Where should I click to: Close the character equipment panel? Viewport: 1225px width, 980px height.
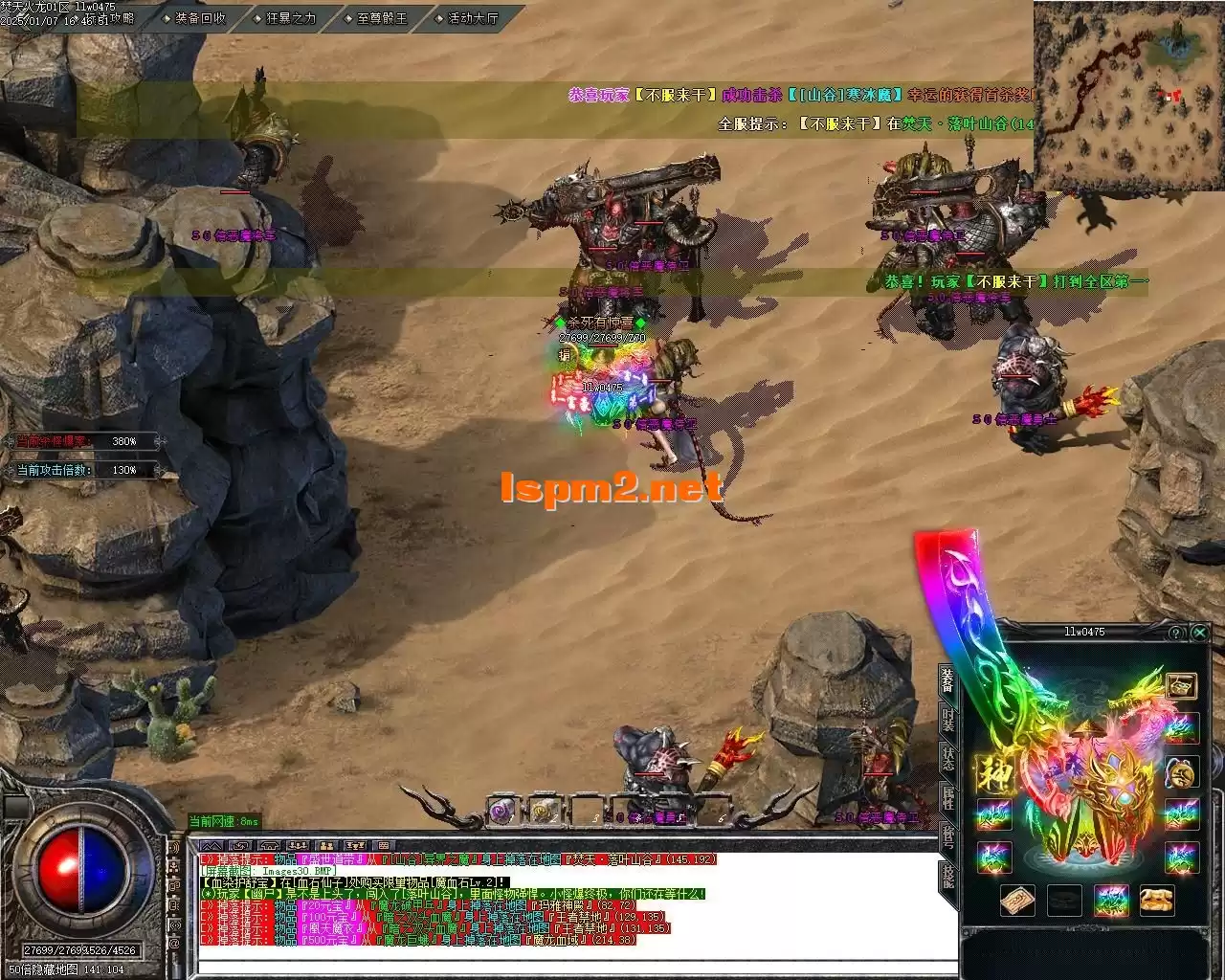click(1199, 633)
